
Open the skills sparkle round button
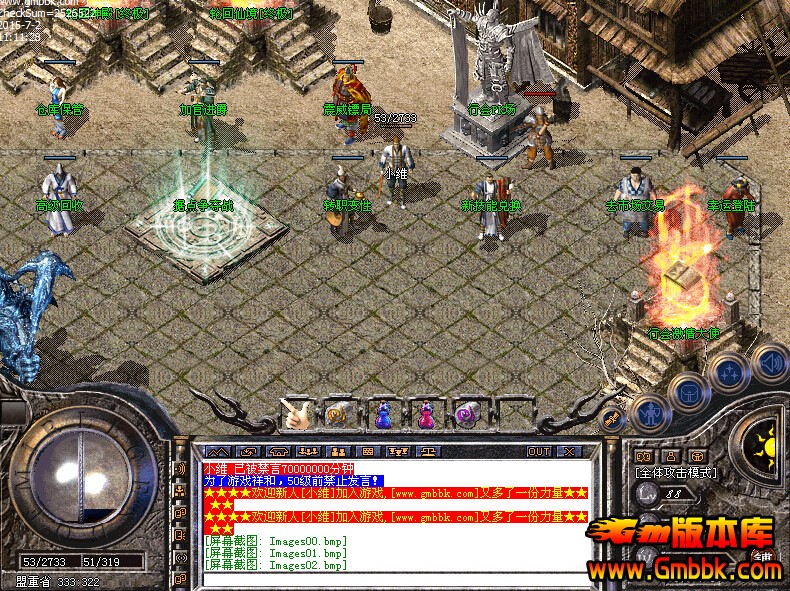pyautogui.click(x=729, y=373)
